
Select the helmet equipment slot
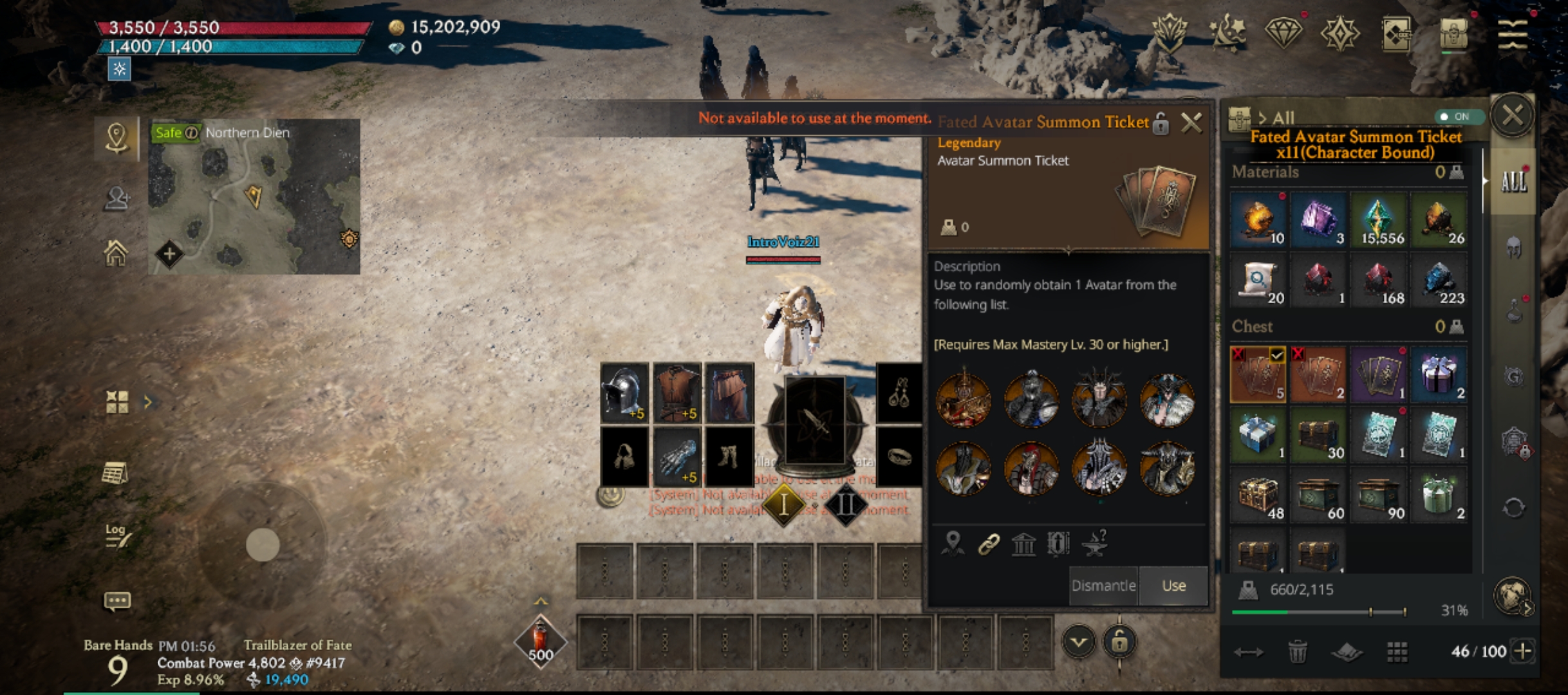pos(624,393)
